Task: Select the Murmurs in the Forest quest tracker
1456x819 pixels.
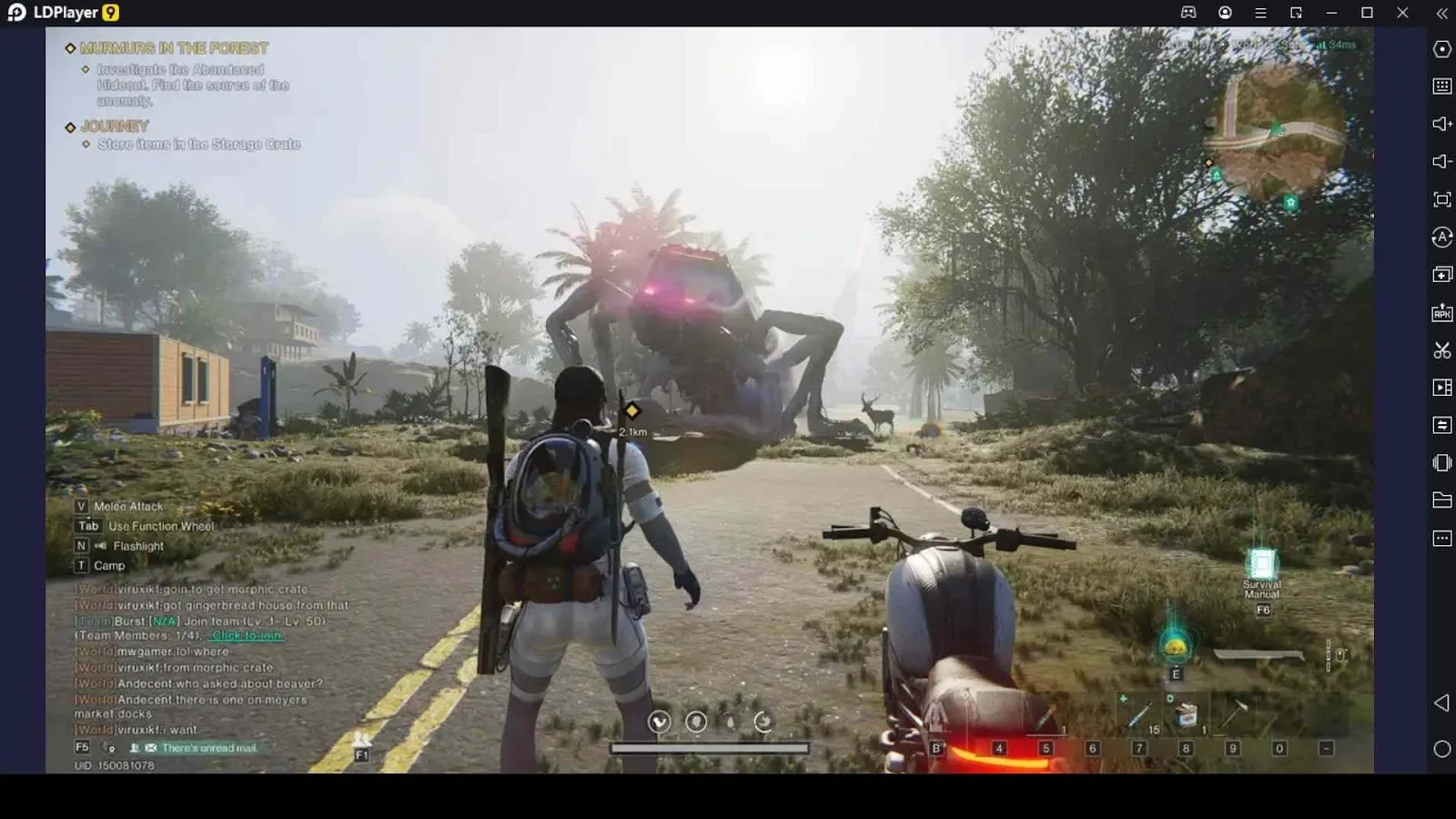Action: [173, 48]
